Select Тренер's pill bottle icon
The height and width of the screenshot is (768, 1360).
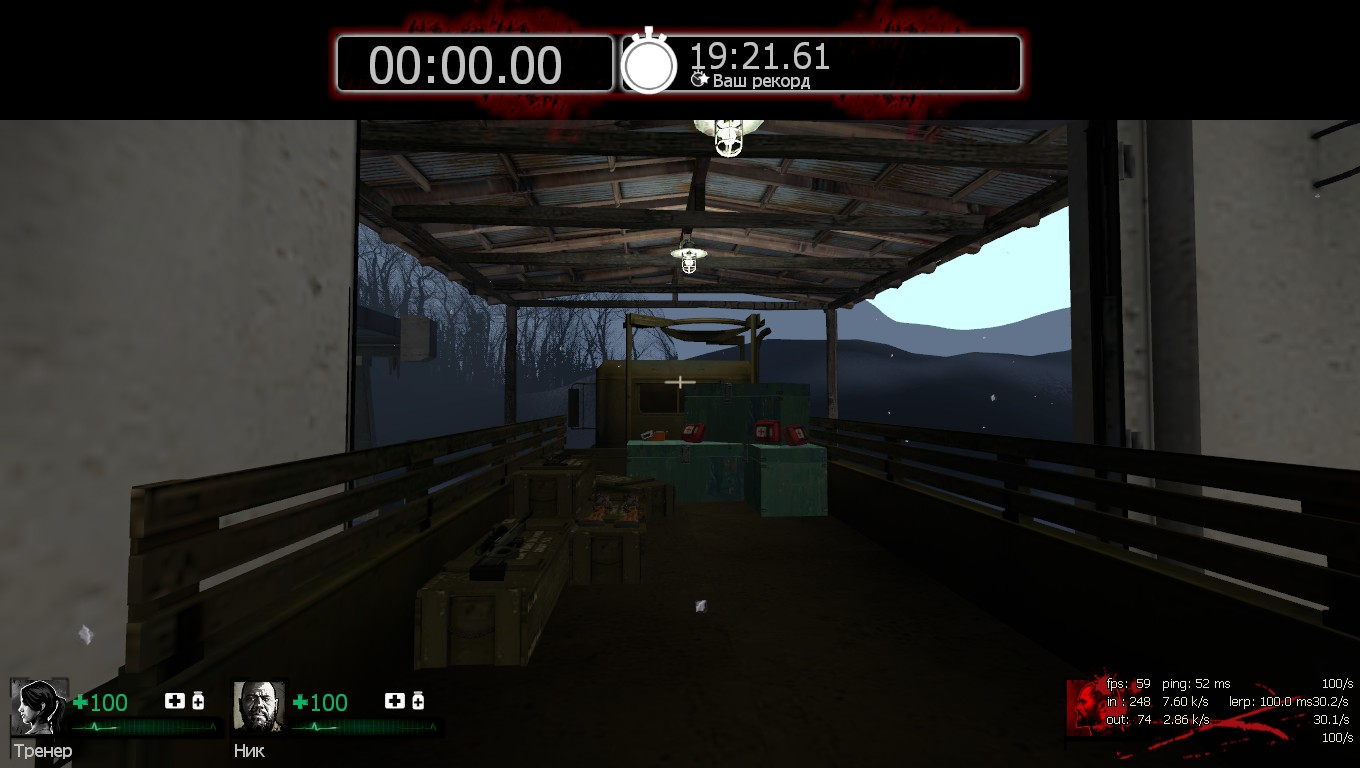pyautogui.click(x=198, y=701)
